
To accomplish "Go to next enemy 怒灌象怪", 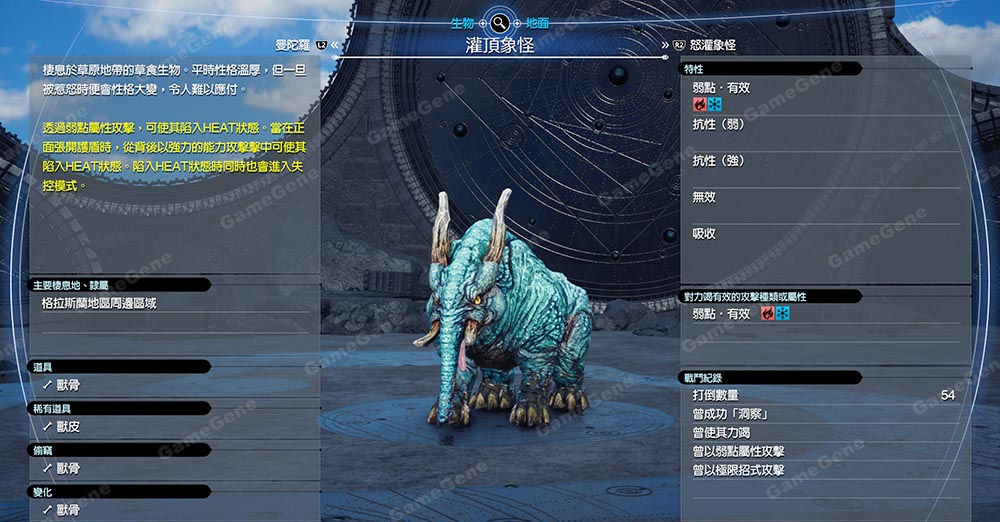I will [x=712, y=45].
